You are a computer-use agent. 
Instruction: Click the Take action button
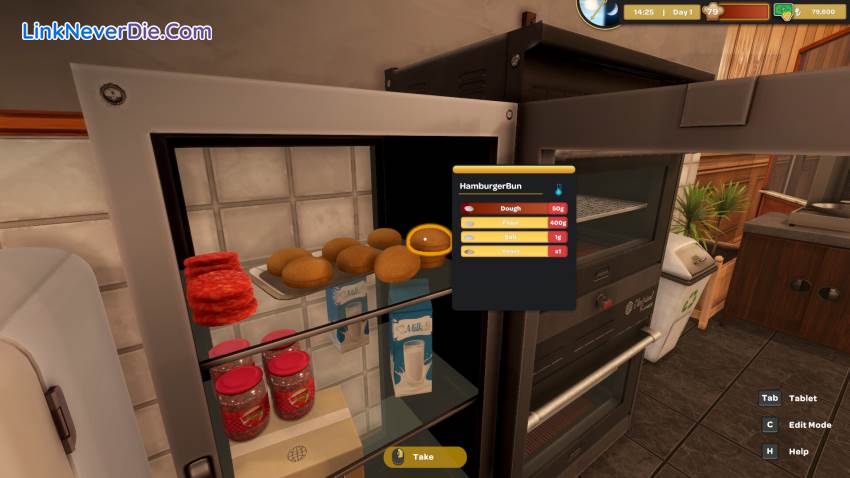[425, 457]
